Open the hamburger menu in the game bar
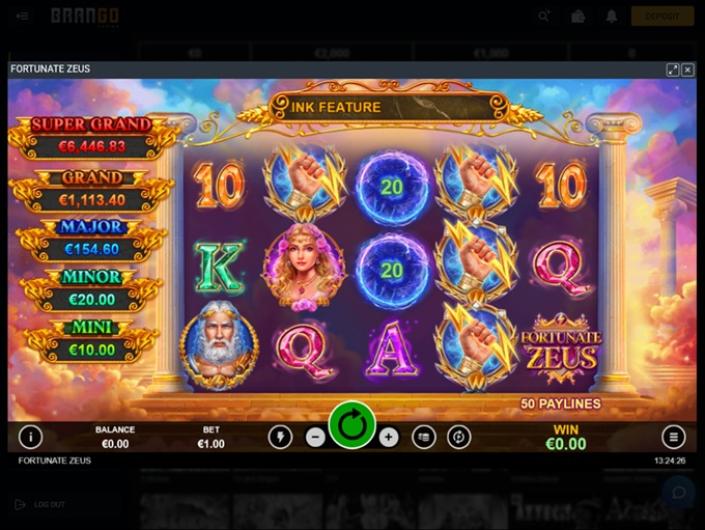Viewport: 705px width, 530px height. (x=673, y=437)
